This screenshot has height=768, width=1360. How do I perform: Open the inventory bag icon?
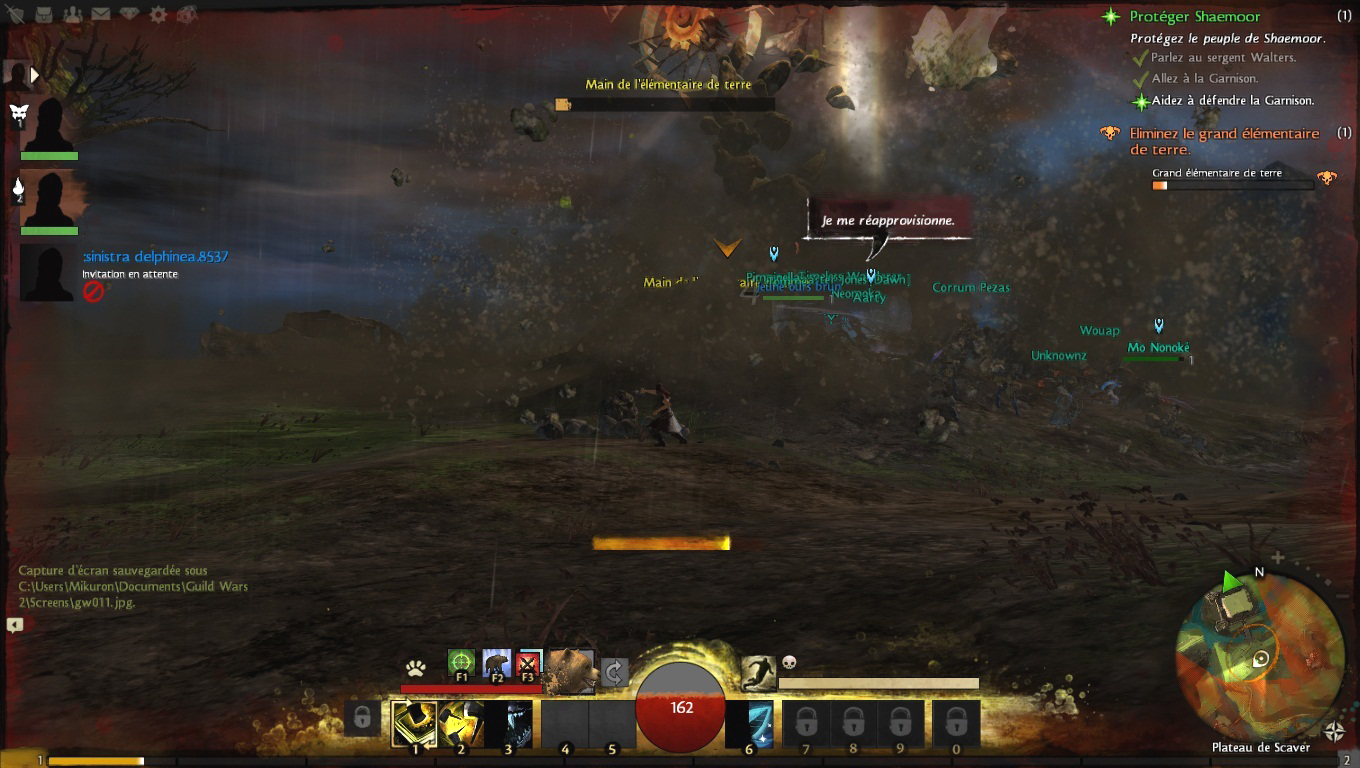(45, 14)
